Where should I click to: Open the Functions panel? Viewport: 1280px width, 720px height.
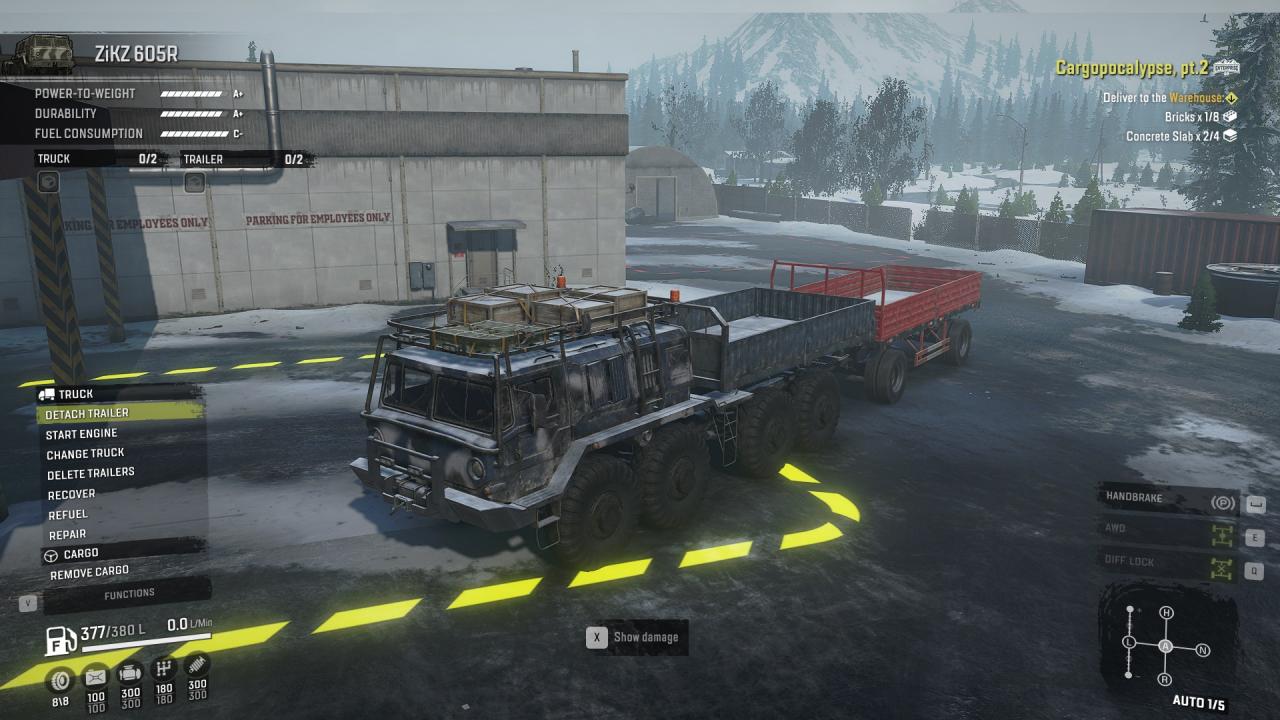click(130, 594)
